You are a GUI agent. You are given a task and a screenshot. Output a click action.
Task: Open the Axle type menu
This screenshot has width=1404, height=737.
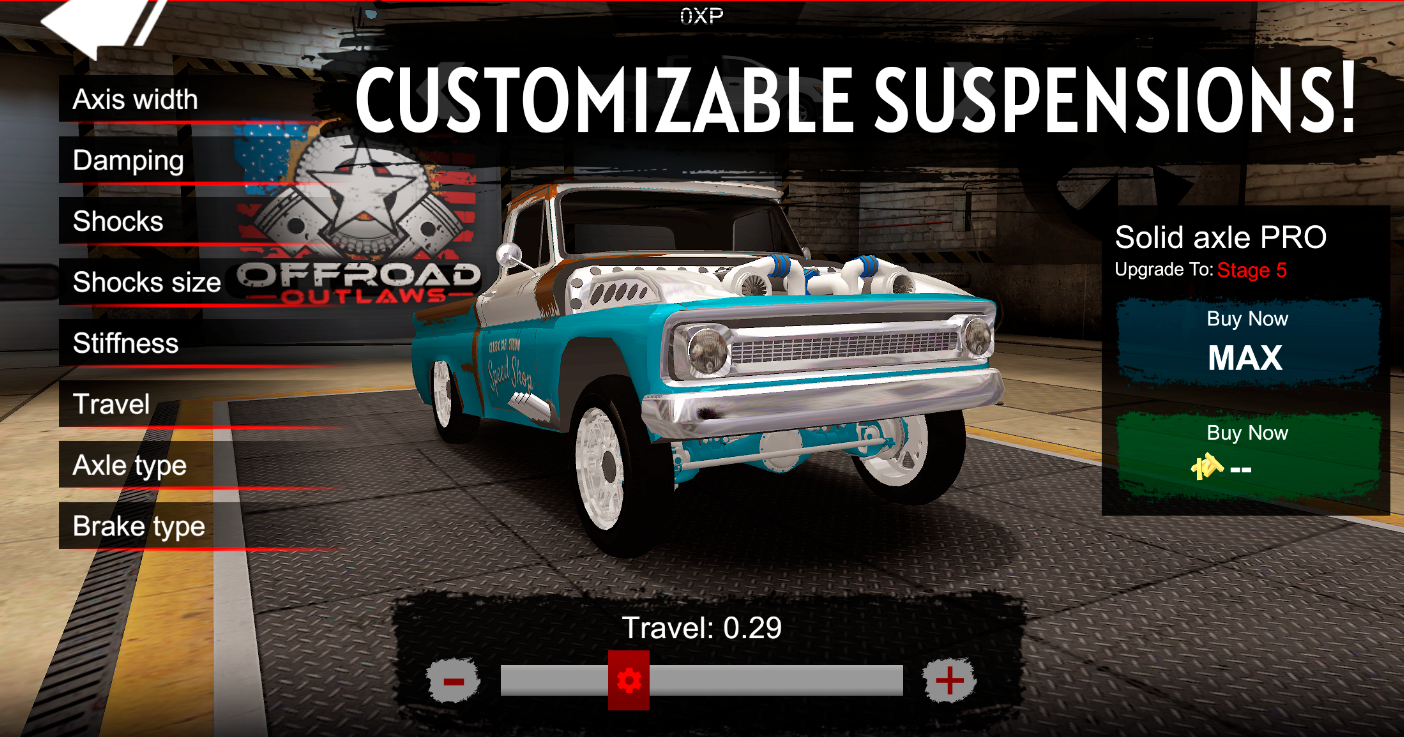coord(130,466)
